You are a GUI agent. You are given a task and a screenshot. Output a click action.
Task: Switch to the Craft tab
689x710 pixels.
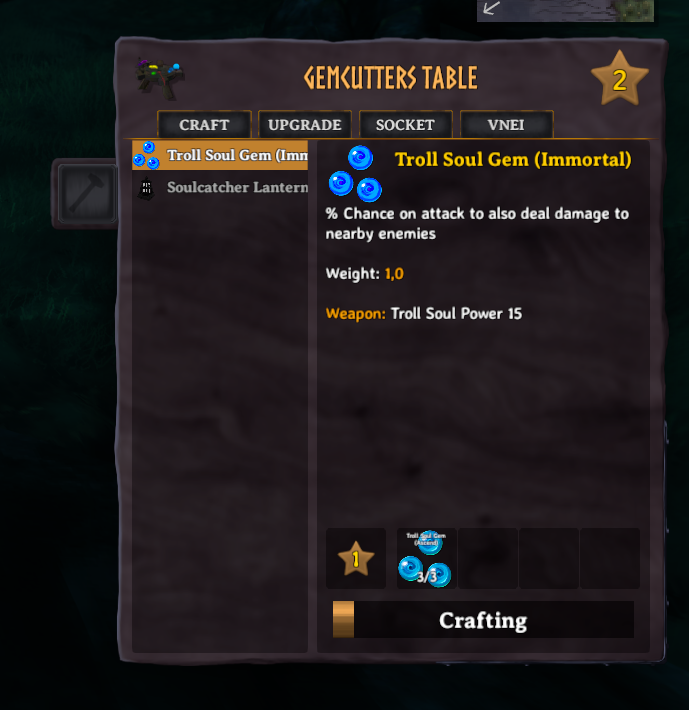pyautogui.click(x=204, y=125)
